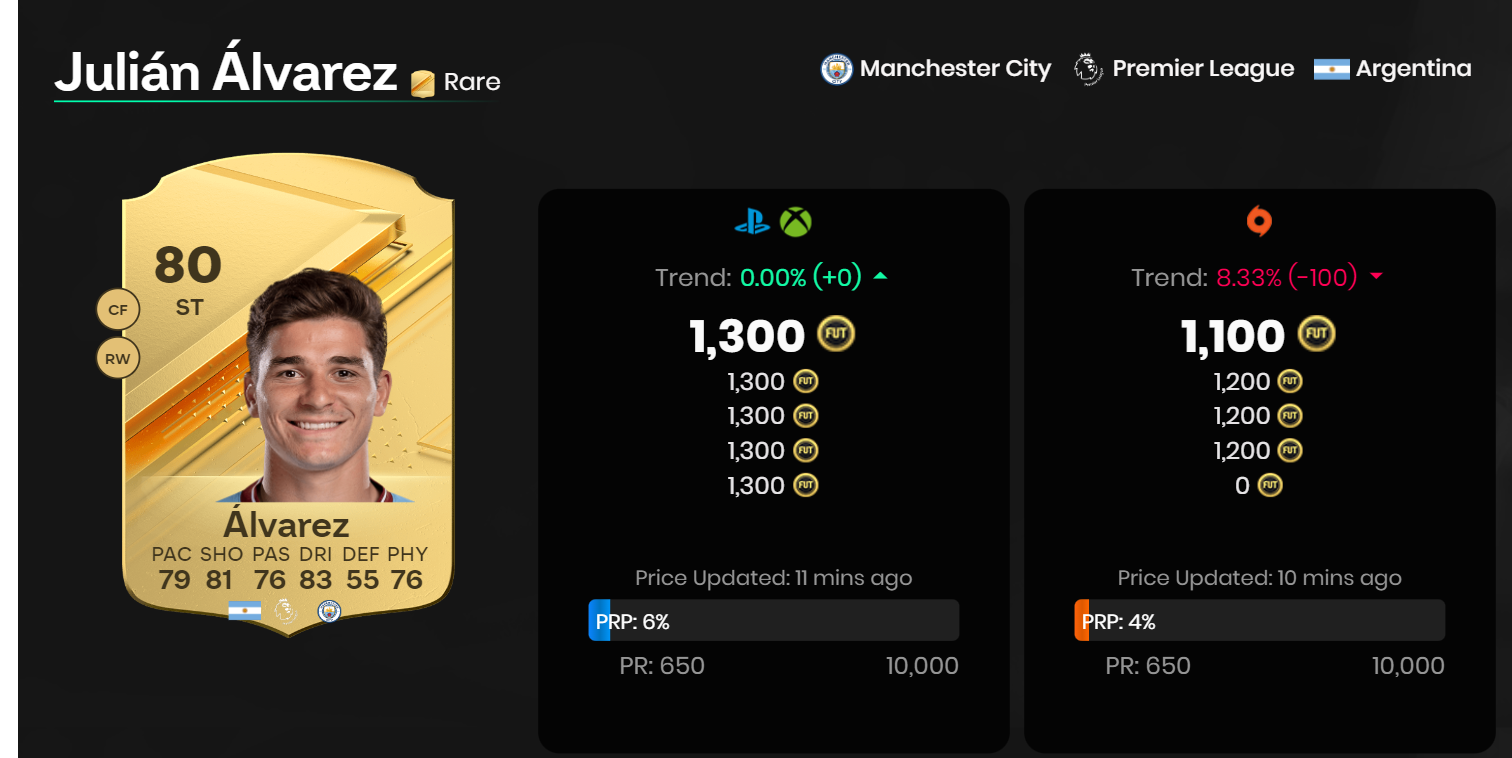1512x758 pixels.
Task: Toggle the CF alternate position badge
Action: click(118, 309)
